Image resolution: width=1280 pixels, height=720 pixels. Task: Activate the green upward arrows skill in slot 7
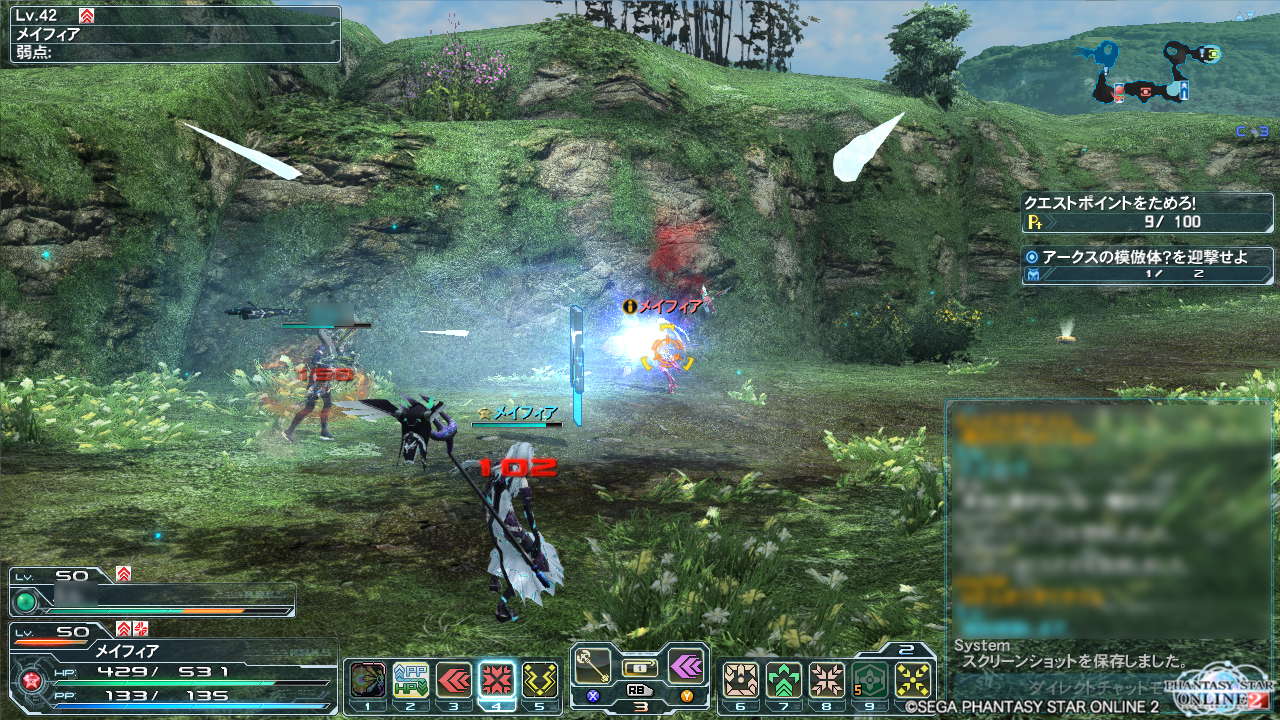(x=784, y=681)
